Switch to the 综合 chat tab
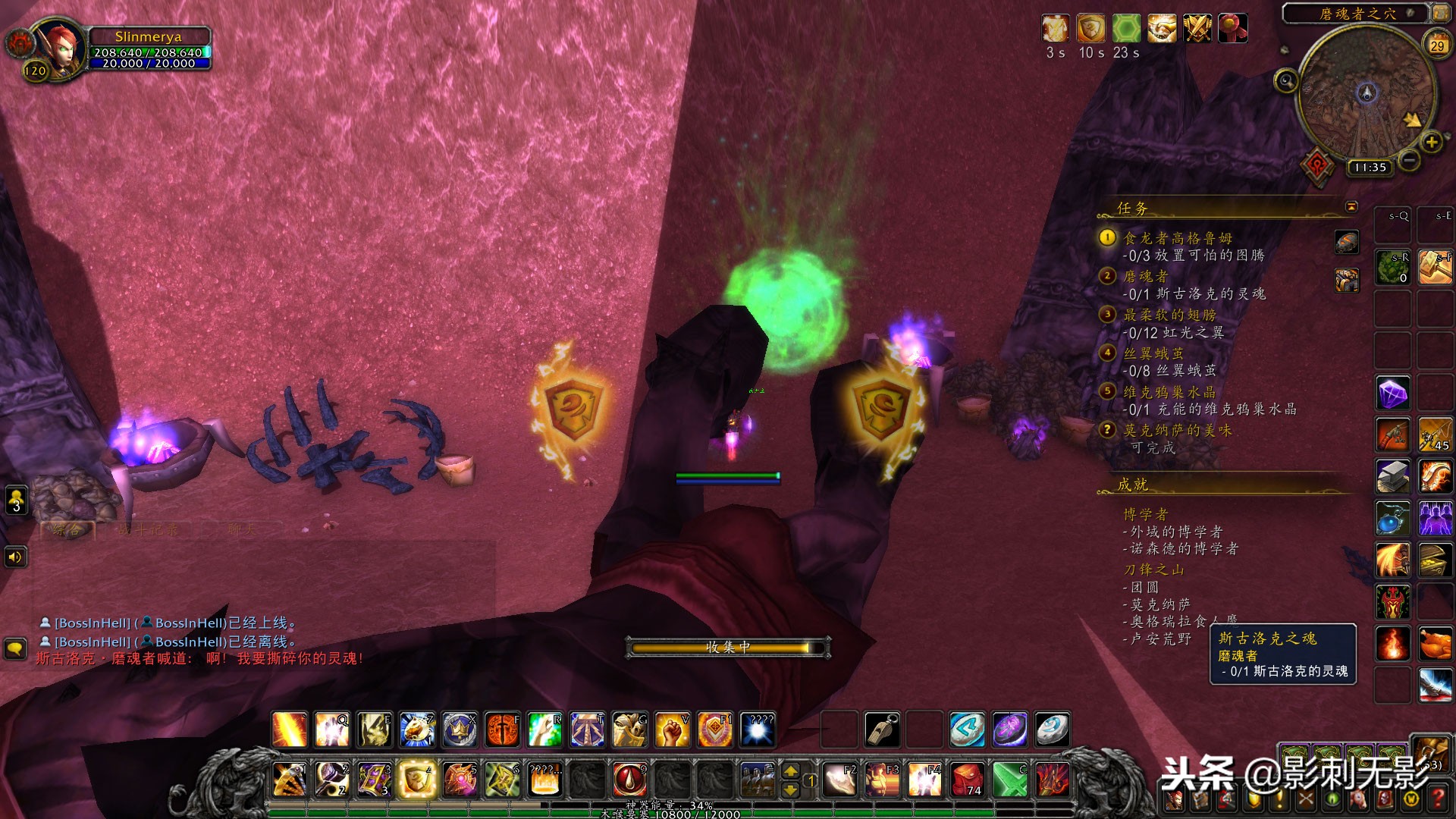Image resolution: width=1456 pixels, height=819 pixels. 67,530
